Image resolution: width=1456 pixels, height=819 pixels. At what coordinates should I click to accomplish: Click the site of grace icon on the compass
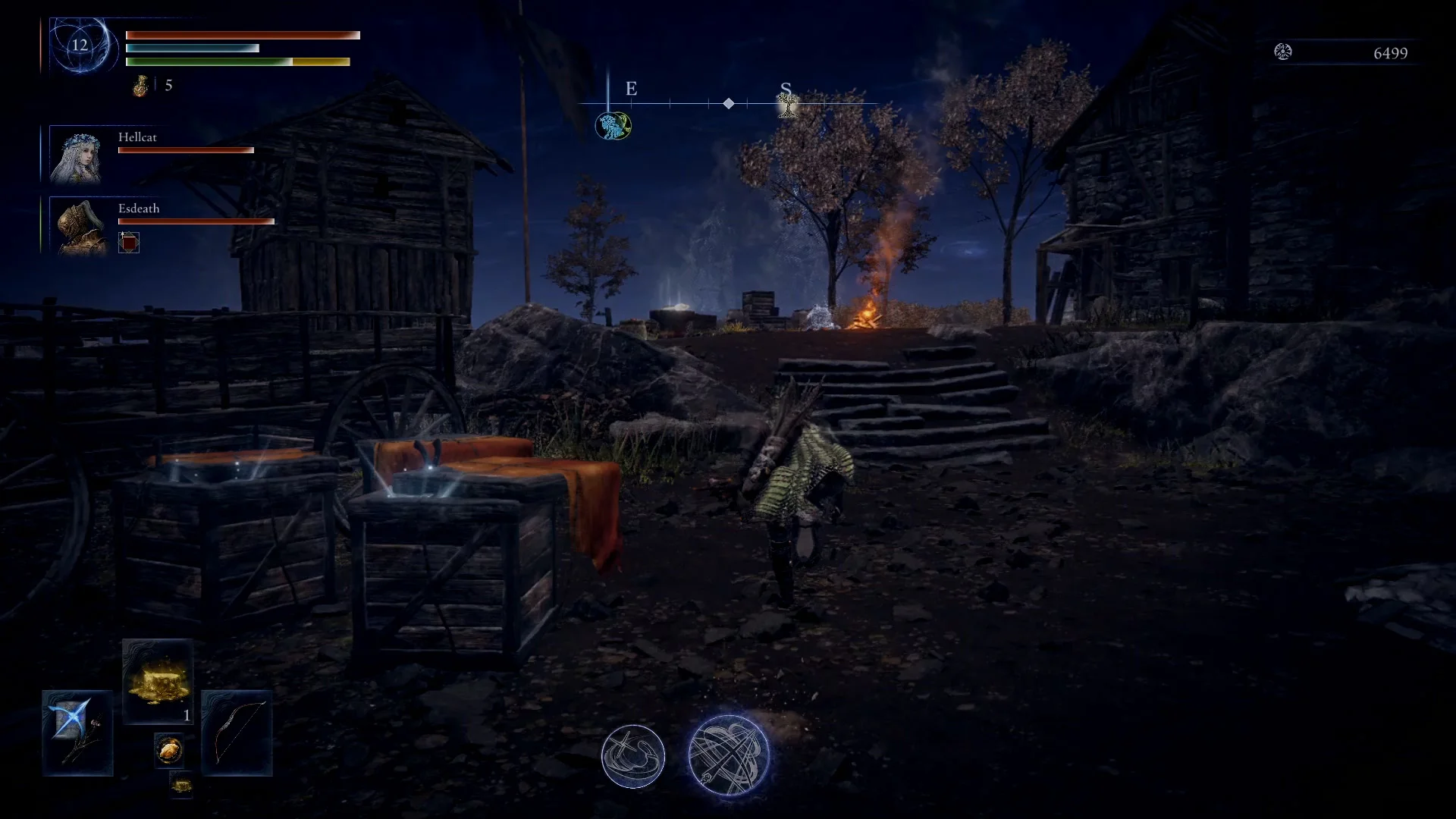[613, 124]
